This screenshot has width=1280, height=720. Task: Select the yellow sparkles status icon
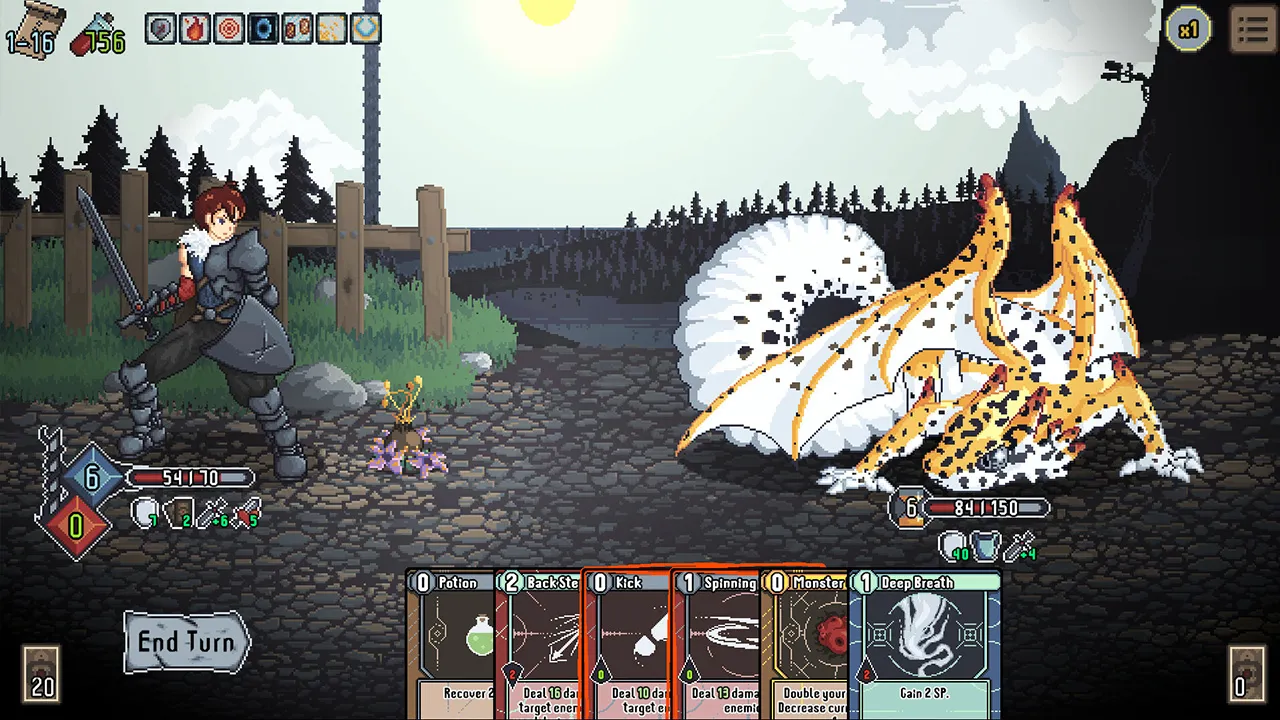[330, 28]
